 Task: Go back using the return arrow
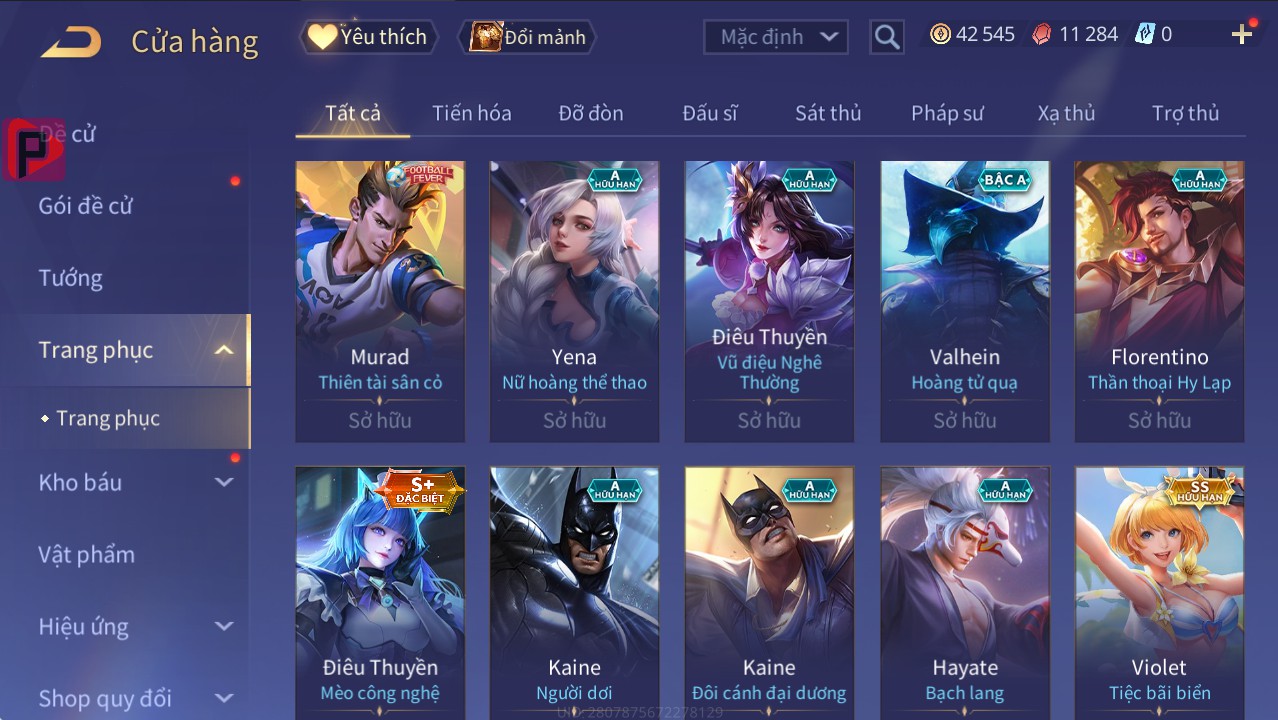tap(71, 41)
